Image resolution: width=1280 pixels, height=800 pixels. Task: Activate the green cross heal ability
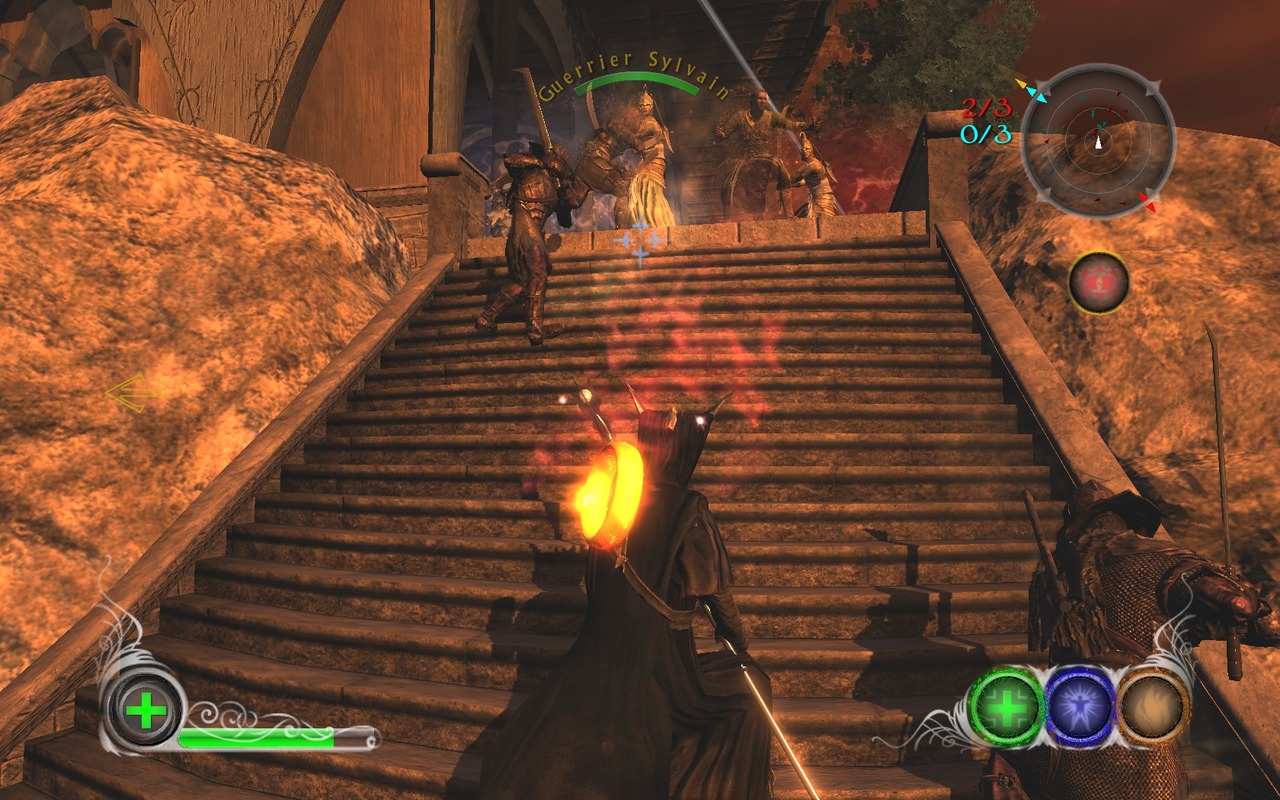[x=1007, y=707]
